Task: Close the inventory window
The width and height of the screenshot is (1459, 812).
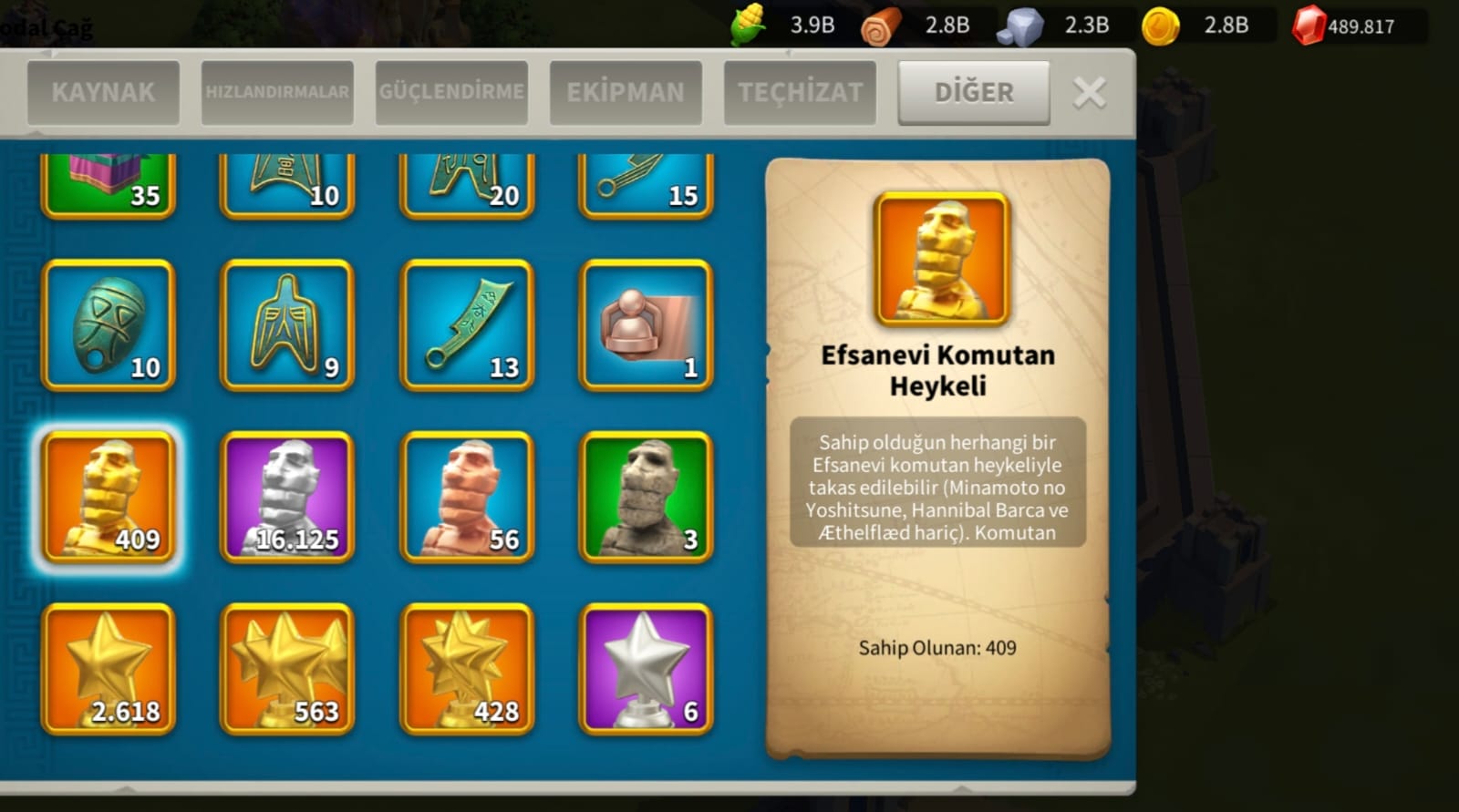Action: coord(1090,92)
